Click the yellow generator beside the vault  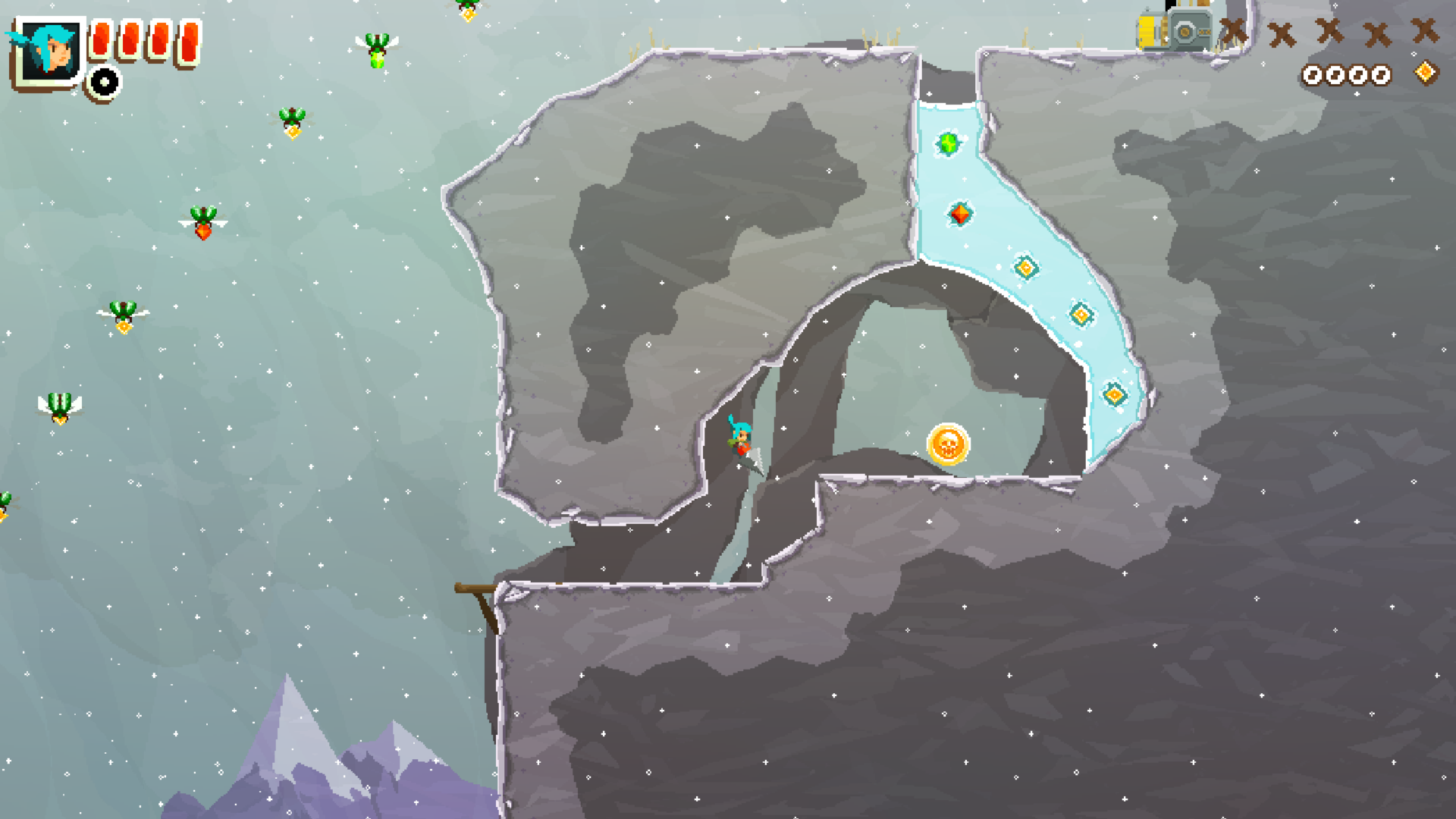tap(1145, 30)
